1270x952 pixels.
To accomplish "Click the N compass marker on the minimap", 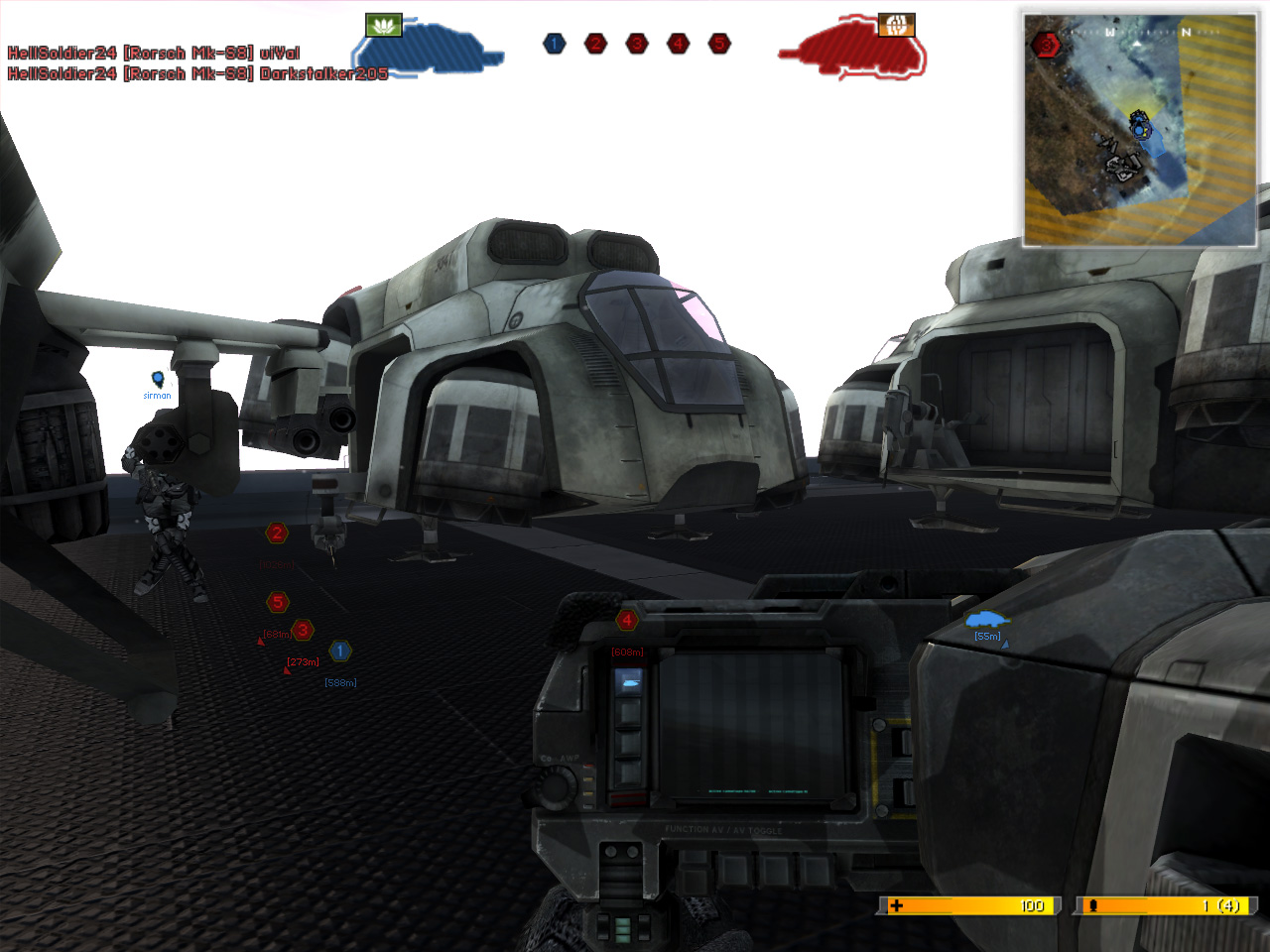I will (1187, 33).
